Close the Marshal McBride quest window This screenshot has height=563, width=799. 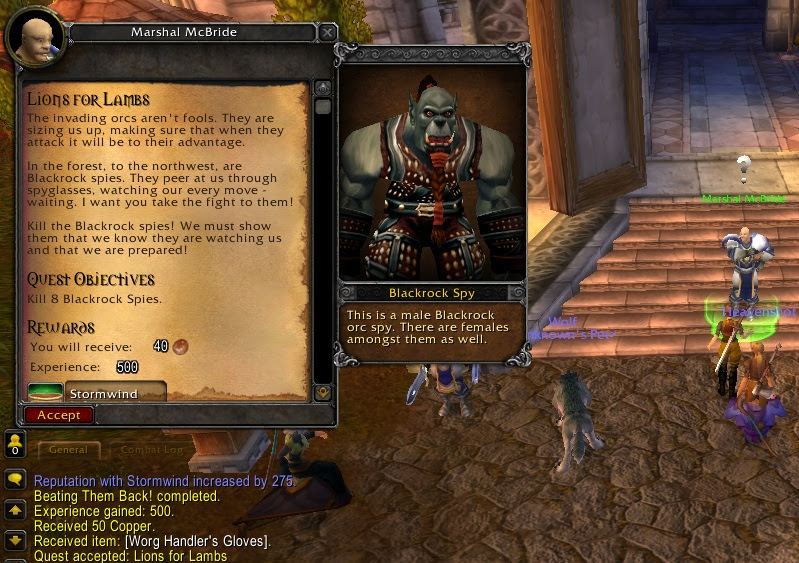click(327, 33)
